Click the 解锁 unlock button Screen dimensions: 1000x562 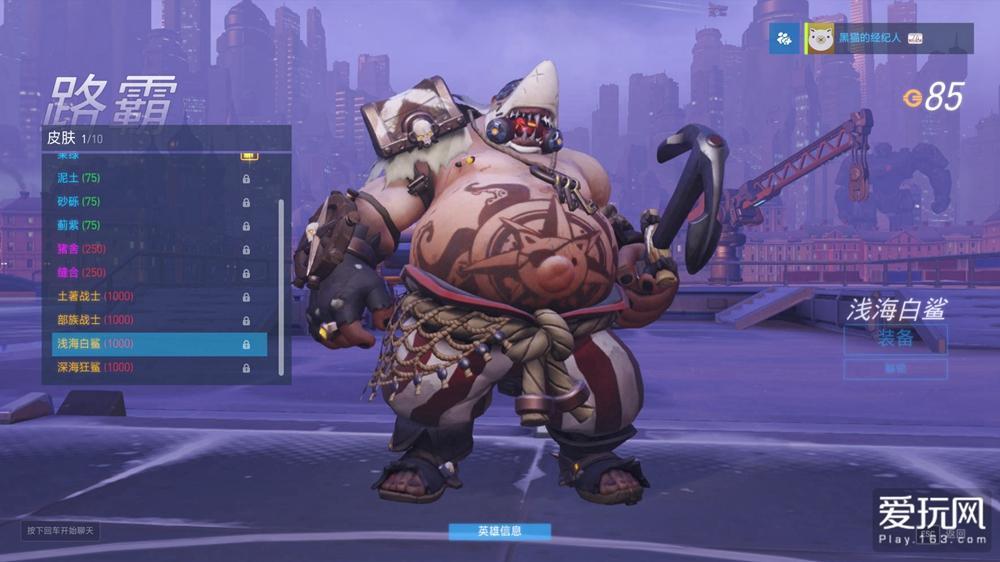click(x=895, y=369)
